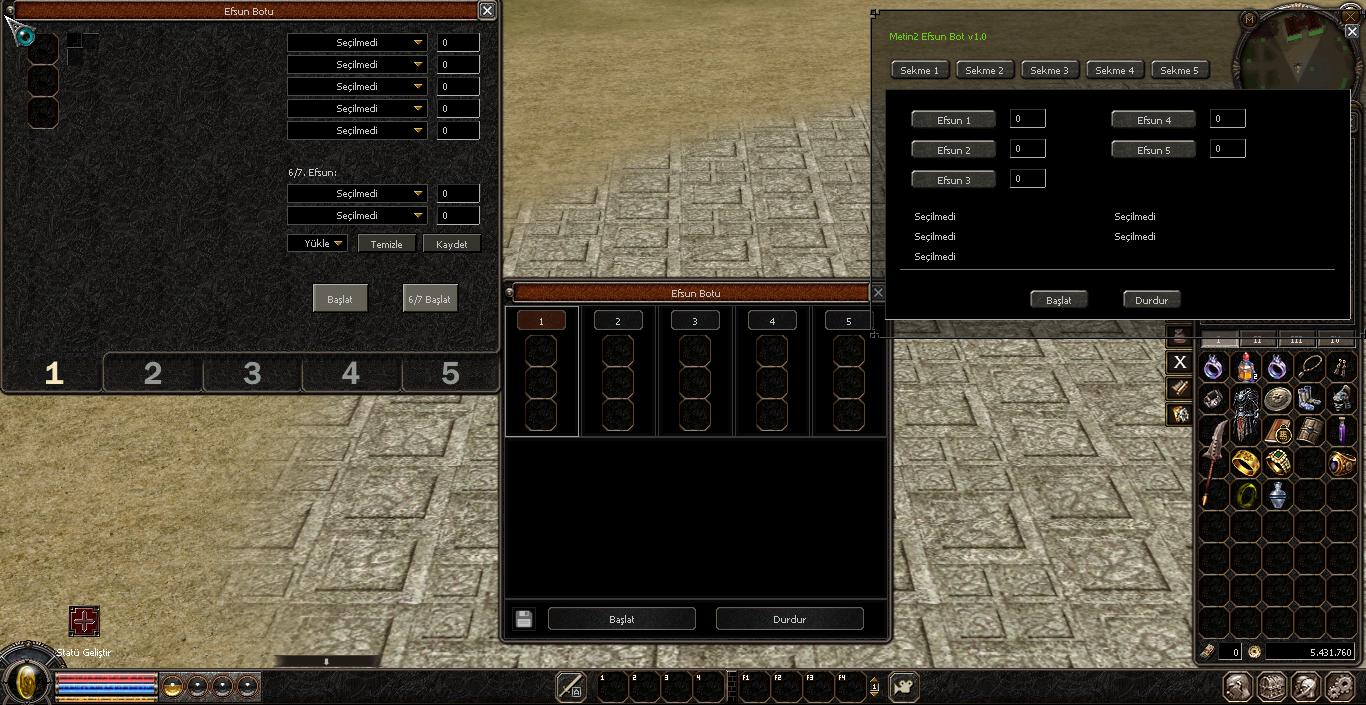Image resolution: width=1366 pixels, height=705 pixels.
Task: Save settings with the Kaydet button
Action: (451, 244)
